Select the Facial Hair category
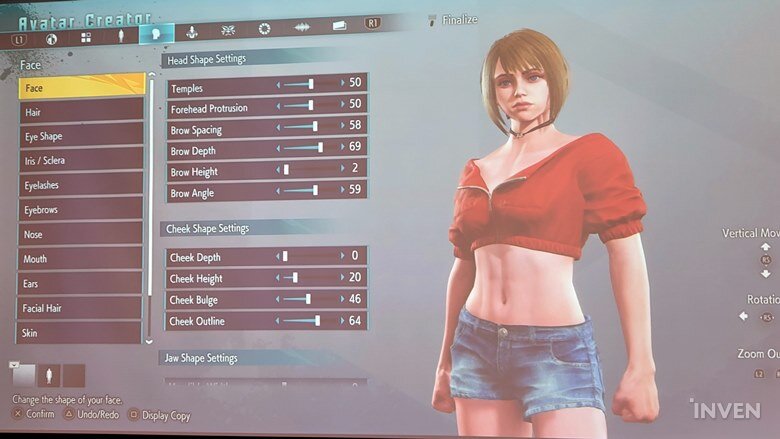This screenshot has height=439, width=780. (x=80, y=308)
